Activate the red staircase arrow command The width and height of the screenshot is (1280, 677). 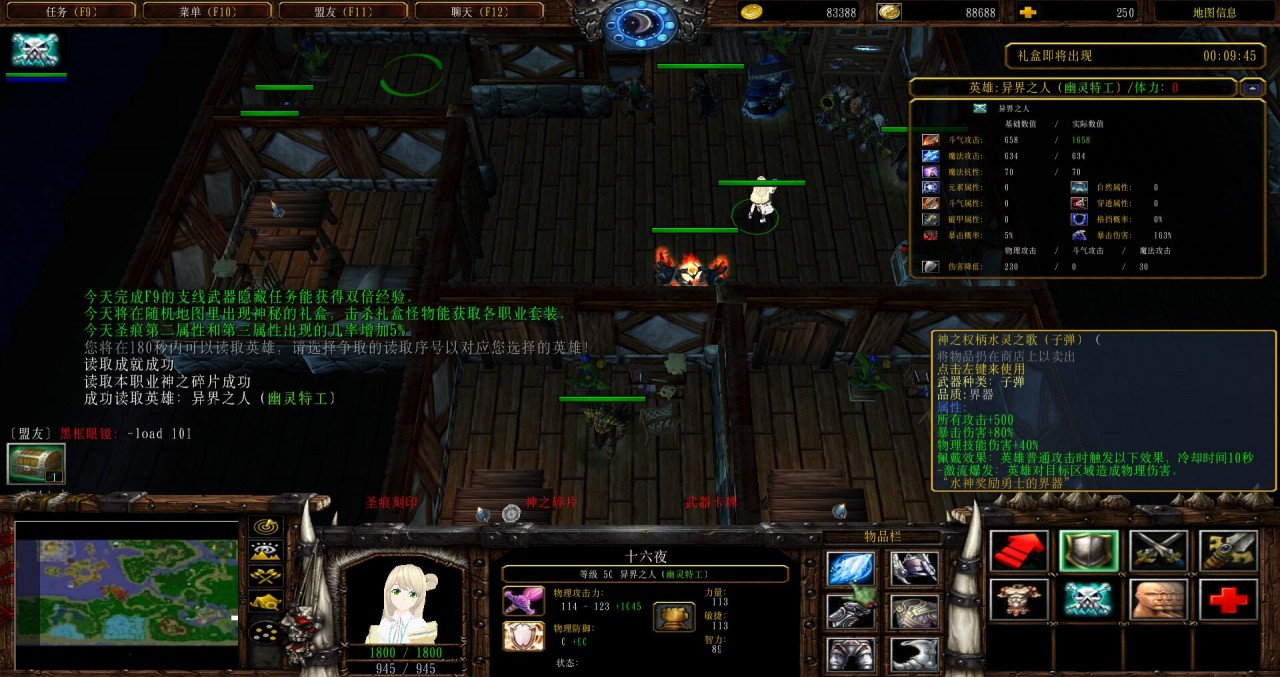click(1019, 551)
